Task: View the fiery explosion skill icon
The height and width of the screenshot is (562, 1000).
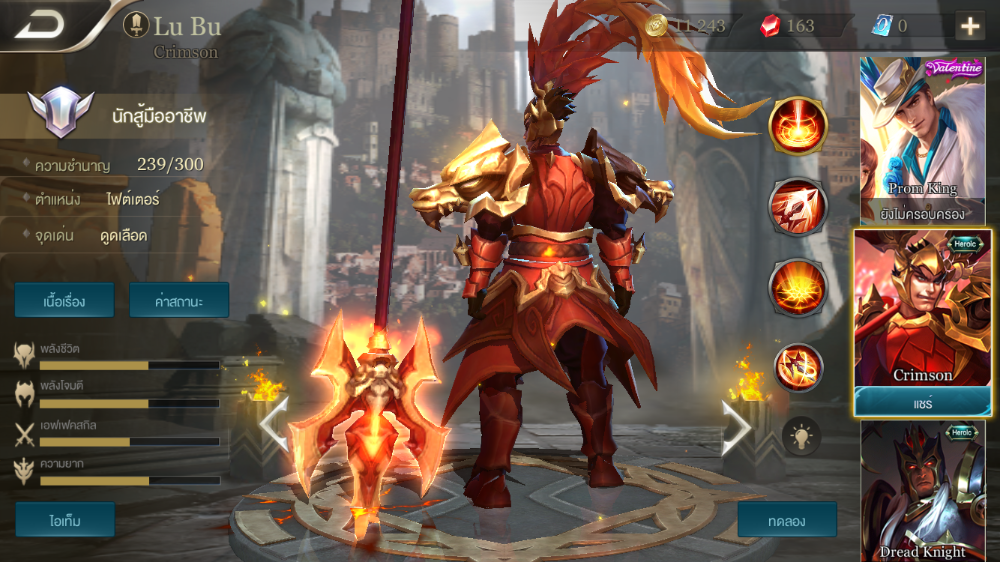Action: (x=797, y=287)
